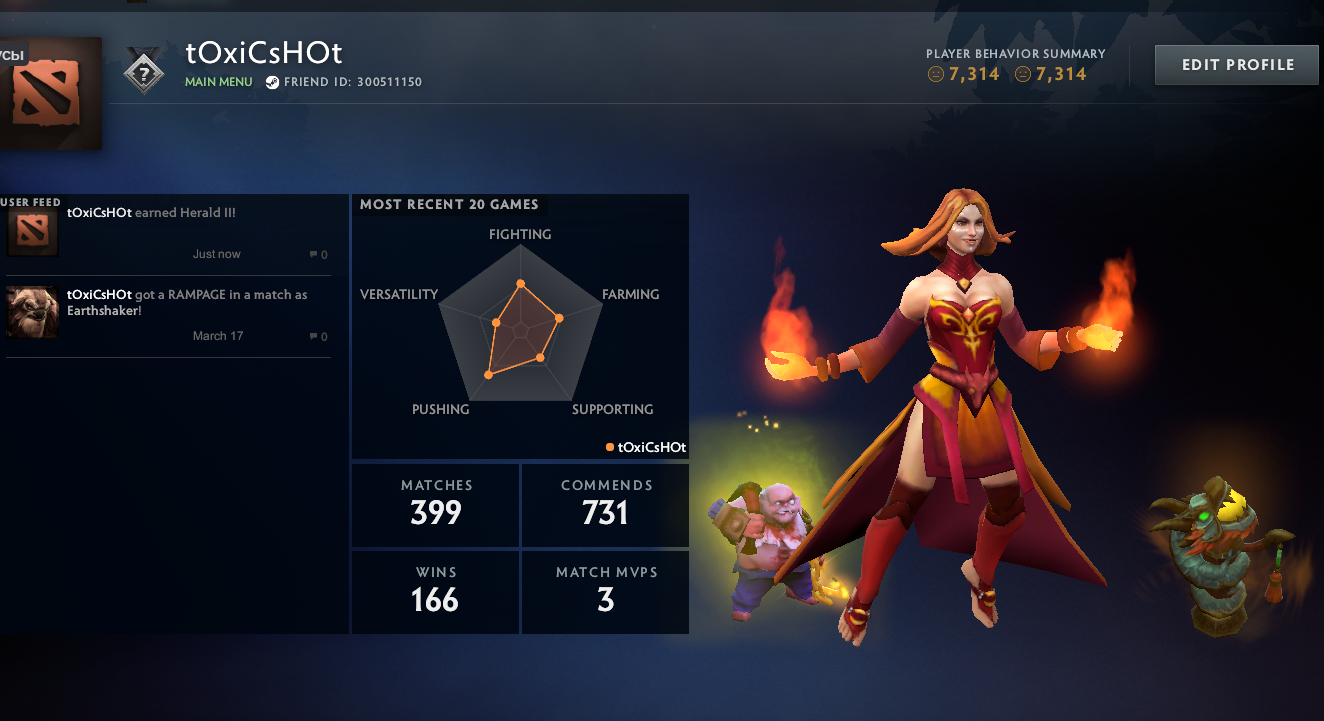
Task: Open the MATCHES 399 stat panel
Action: point(435,505)
